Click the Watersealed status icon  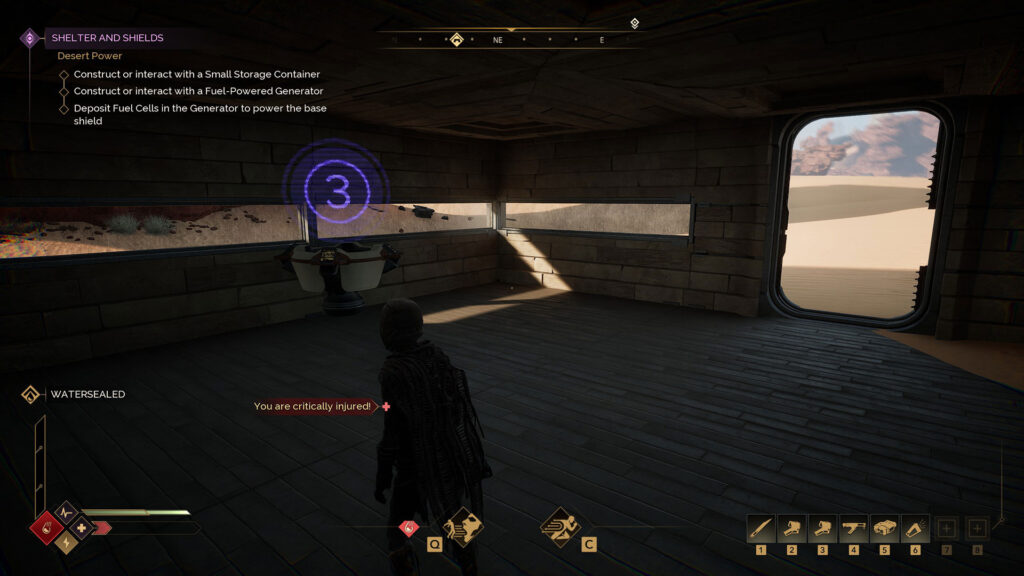30,394
